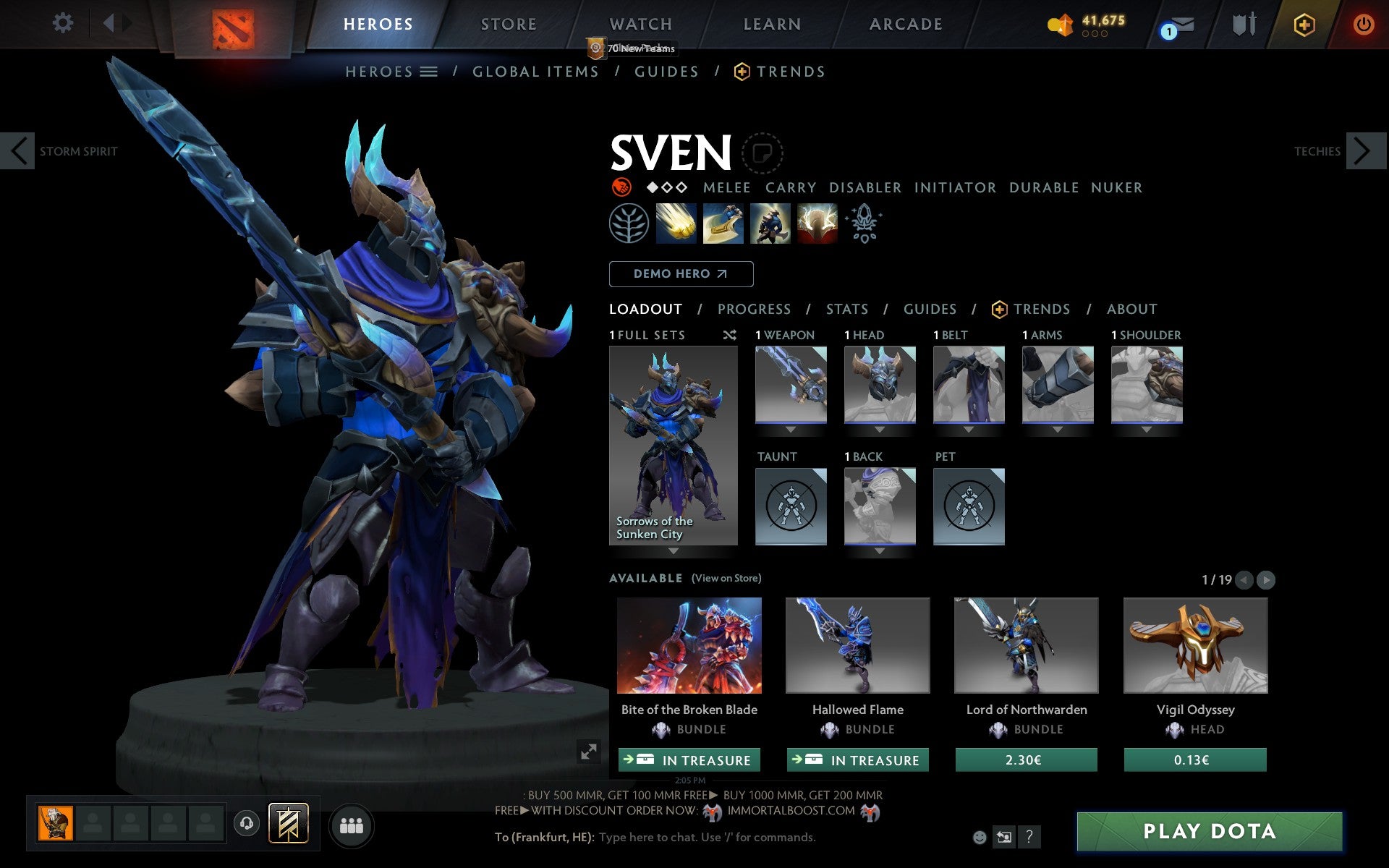The width and height of the screenshot is (1389, 868).
Task: Select Sven's Storm Hammer ability icon
Action: [676, 224]
